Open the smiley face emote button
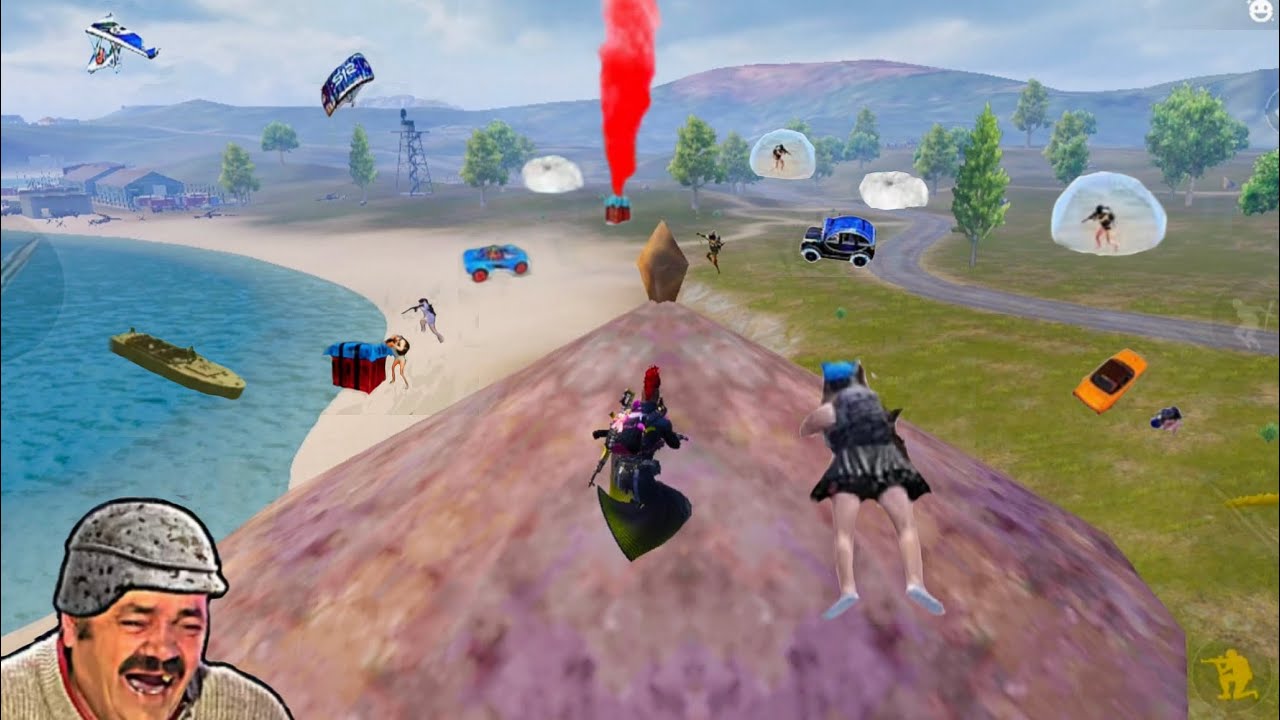Image resolution: width=1280 pixels, height=720 pixels. point(1261,11)
